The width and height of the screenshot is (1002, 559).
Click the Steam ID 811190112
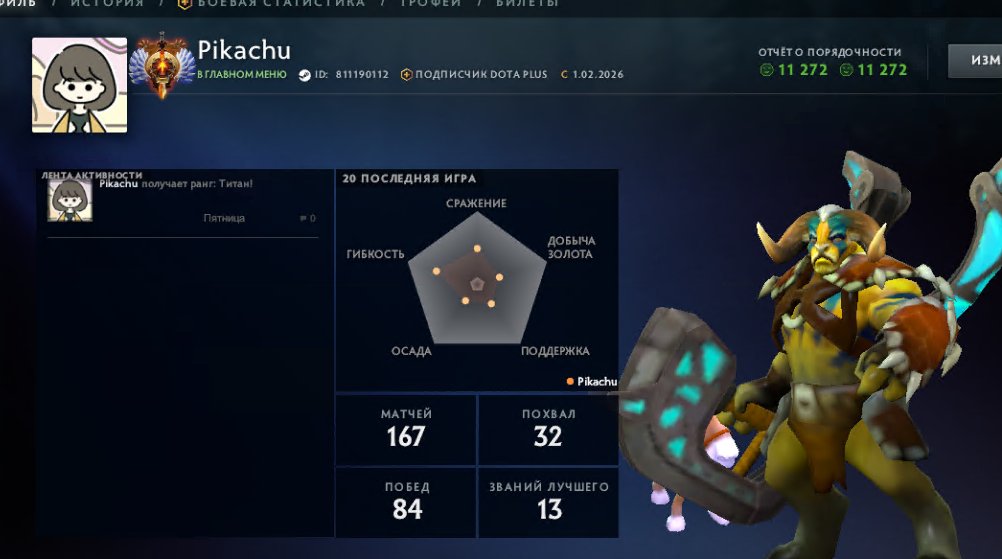(362, 75)
